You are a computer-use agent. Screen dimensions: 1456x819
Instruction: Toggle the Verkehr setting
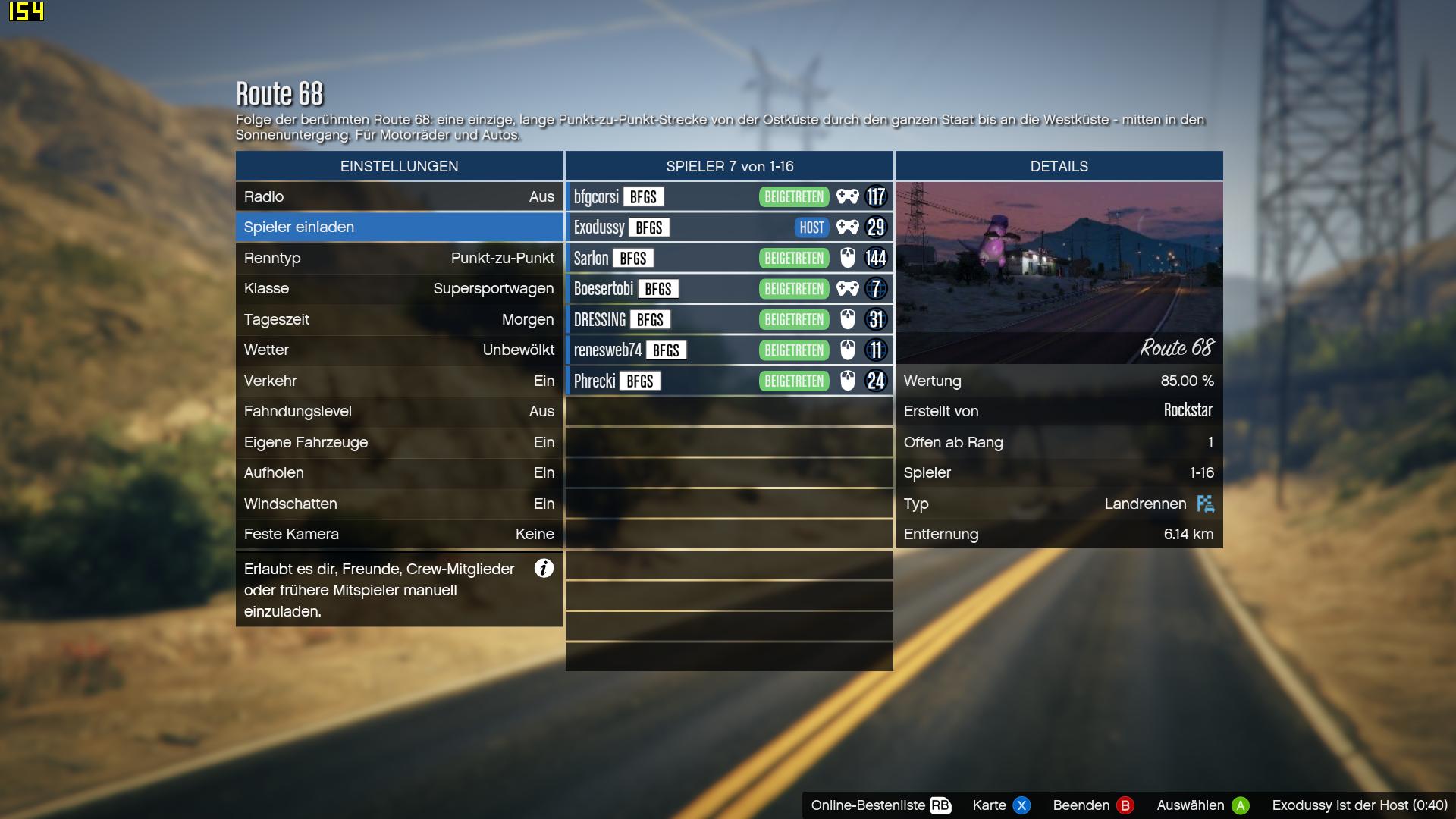pos(399,381)
